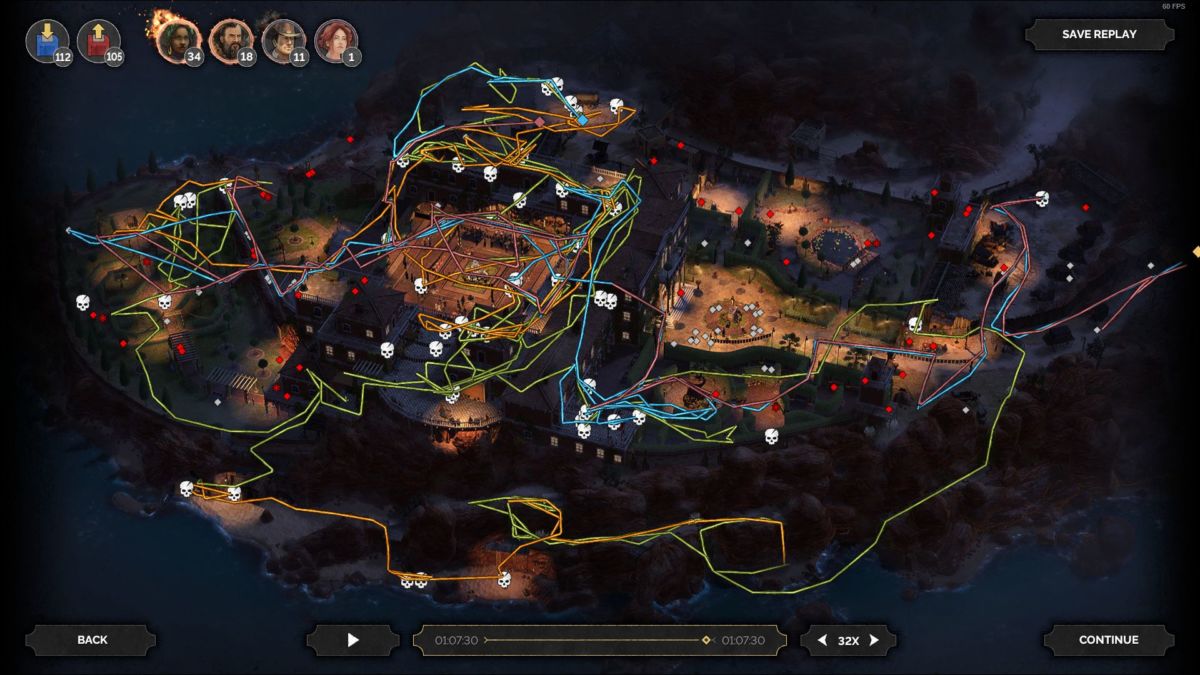Screen dimensions: 1200x675
Task: Toggle the hat-wearing character portrait showing 11
Action: point(282,41)
